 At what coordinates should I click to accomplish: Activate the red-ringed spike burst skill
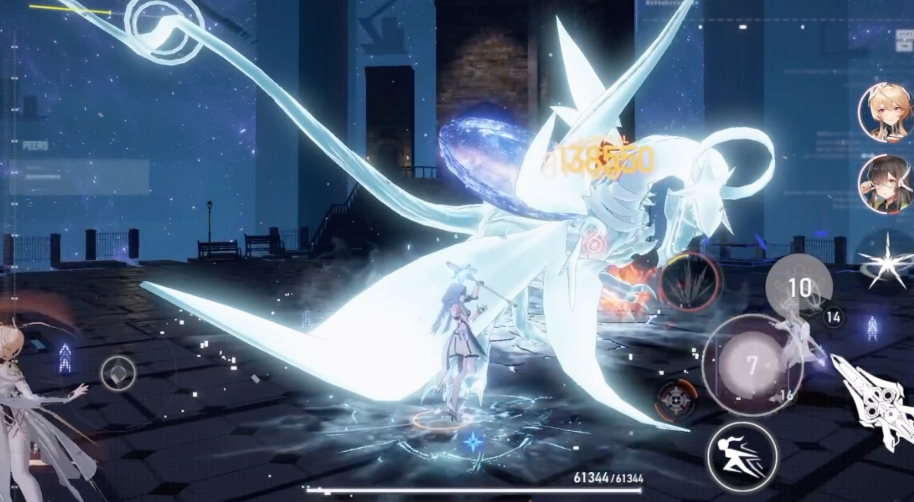689,283
